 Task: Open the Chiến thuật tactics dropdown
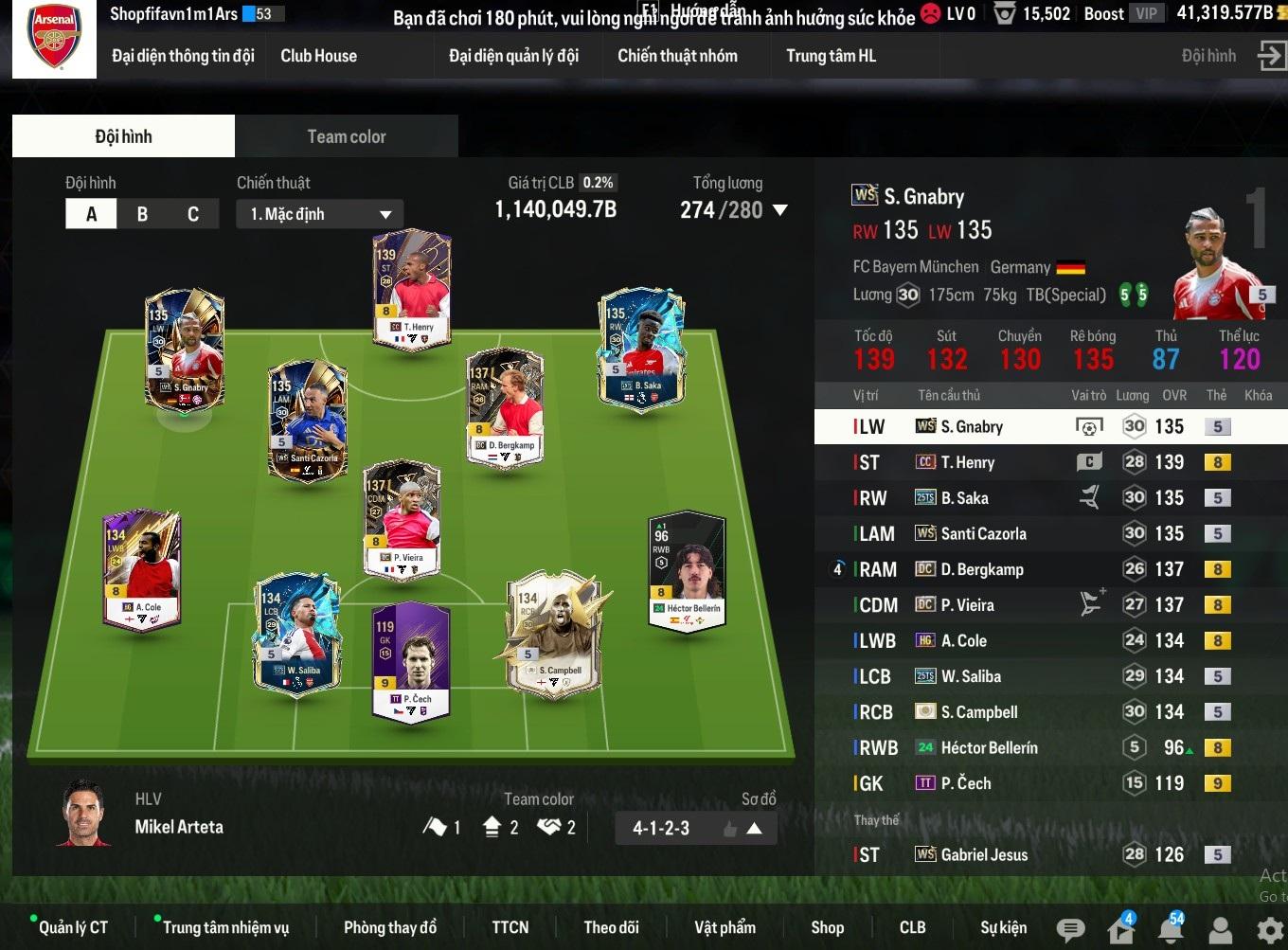[x=319, y=214]
